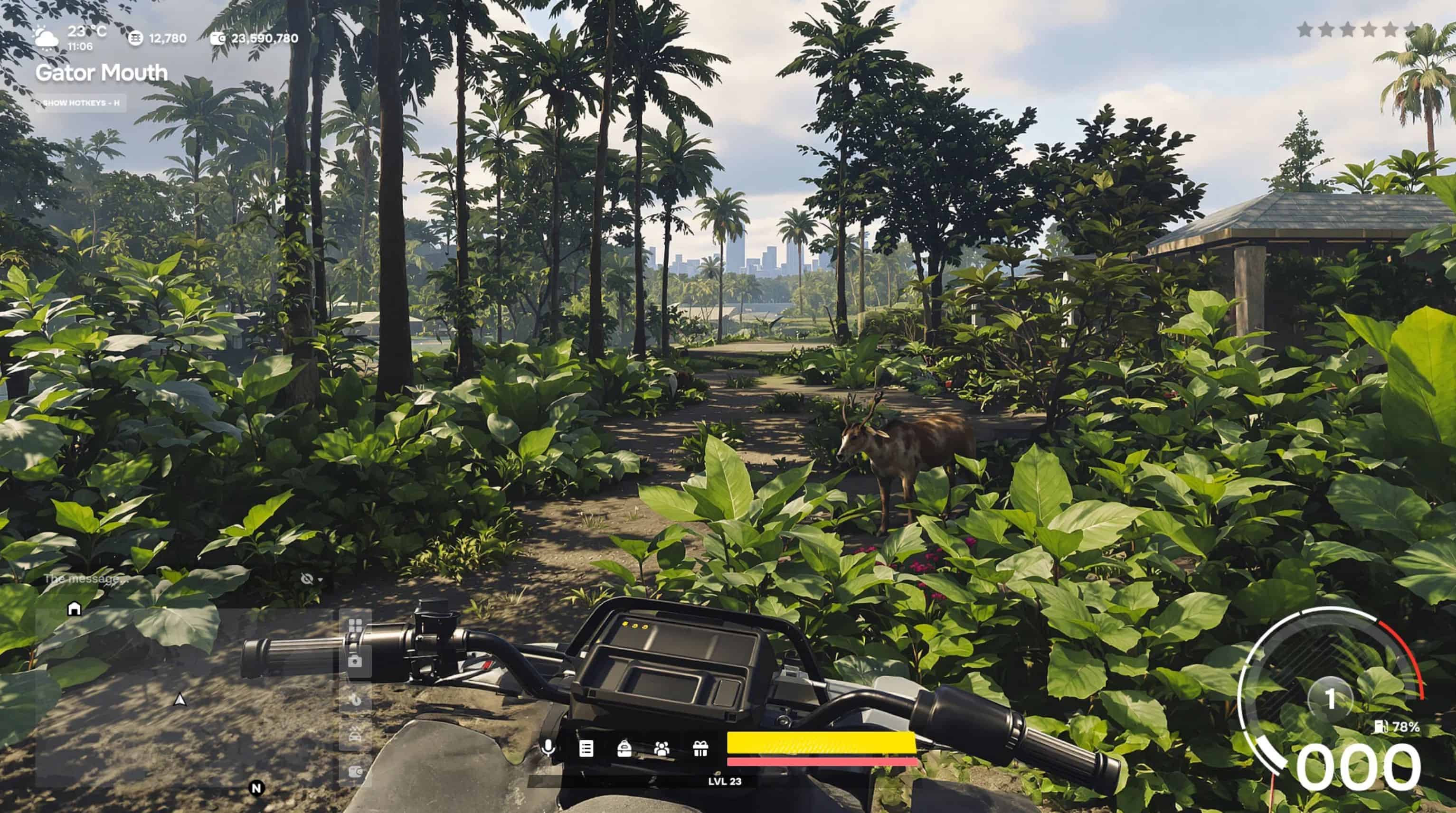The image size is (1456, 813).
Task: Open the friends group panel
Action: 662,748
